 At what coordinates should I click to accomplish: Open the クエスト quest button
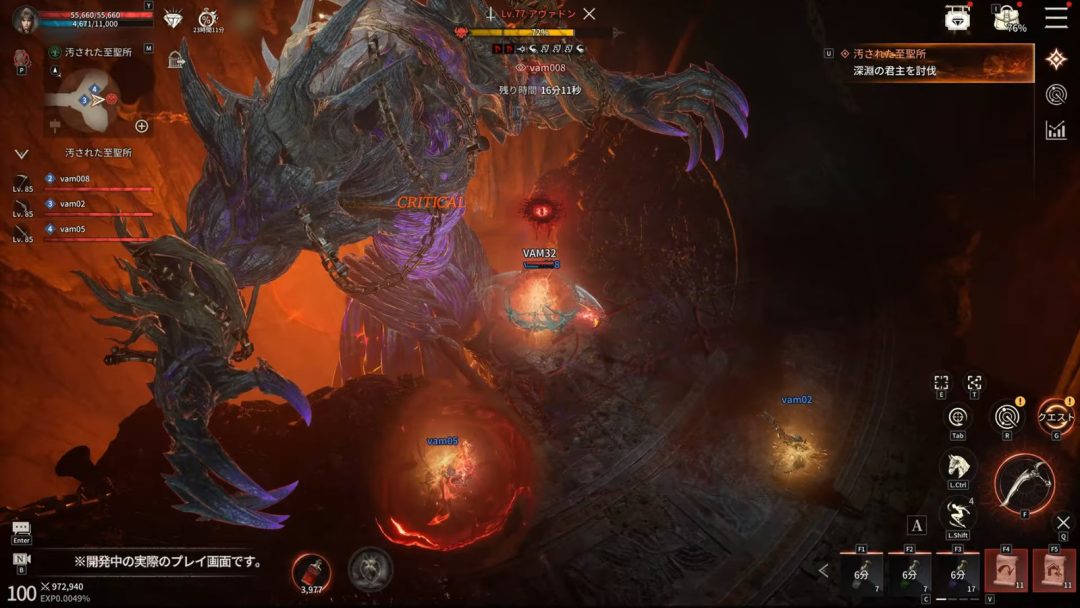point(1056,417)
